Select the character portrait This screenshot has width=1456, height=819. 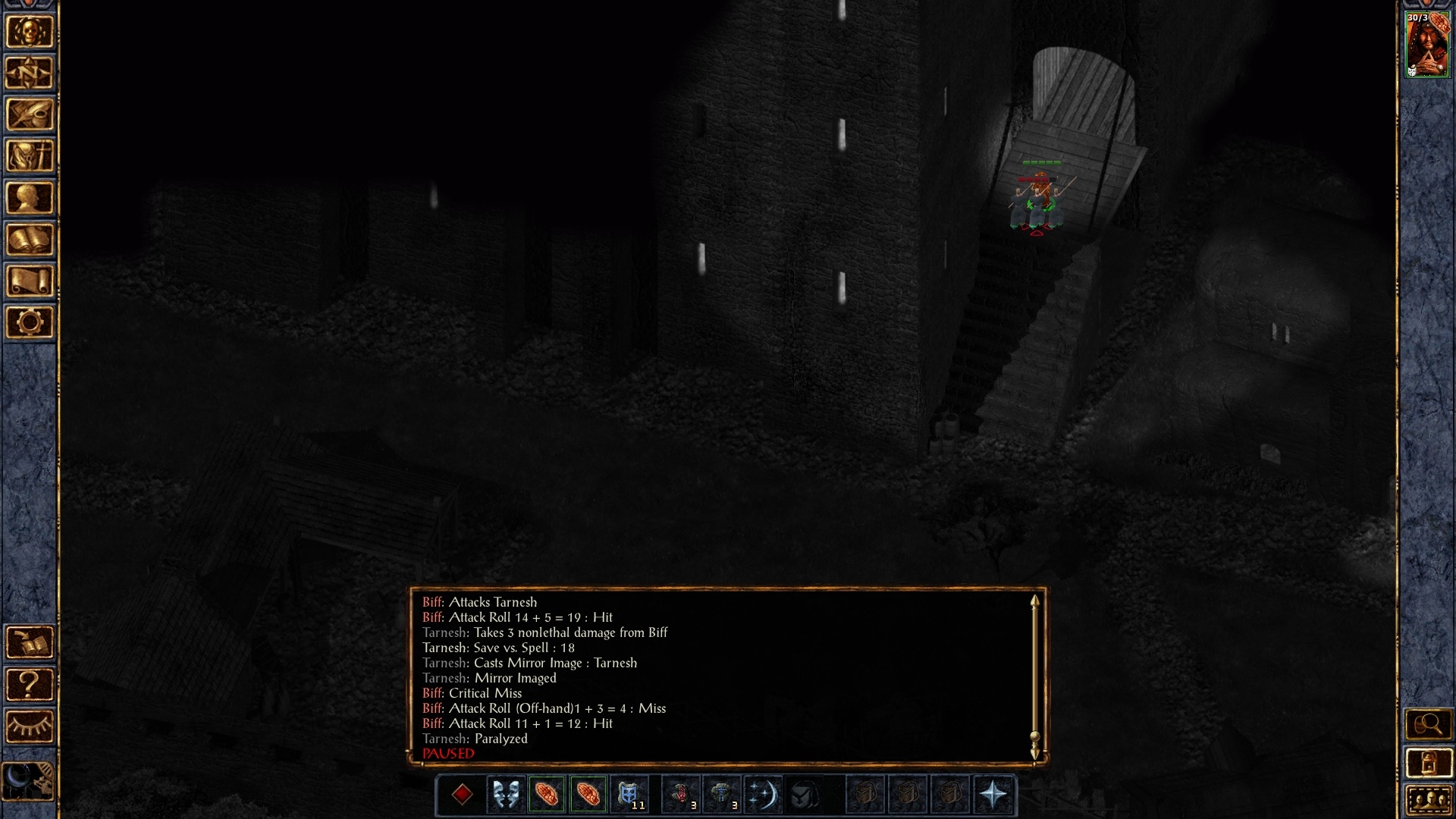click(x=1427, y=44)
